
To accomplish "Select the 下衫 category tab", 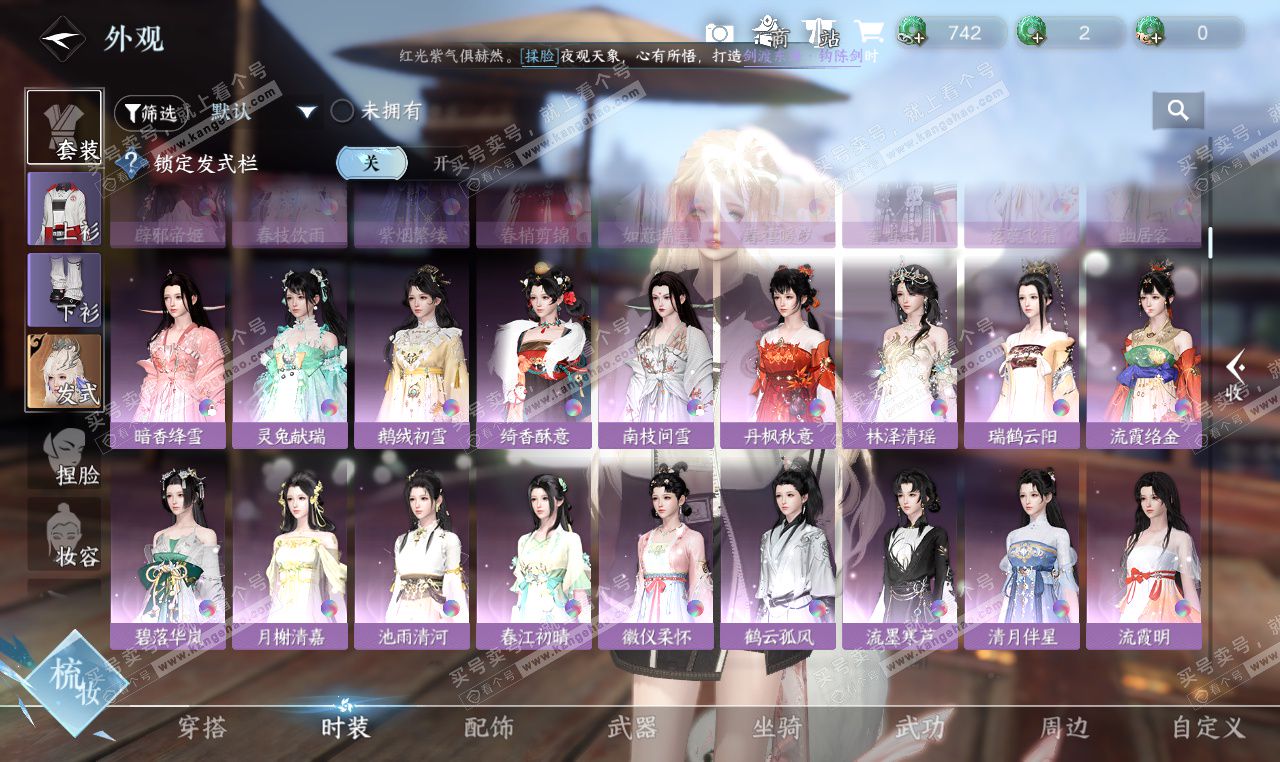I will pyautogui.click(x=65, y=290).
